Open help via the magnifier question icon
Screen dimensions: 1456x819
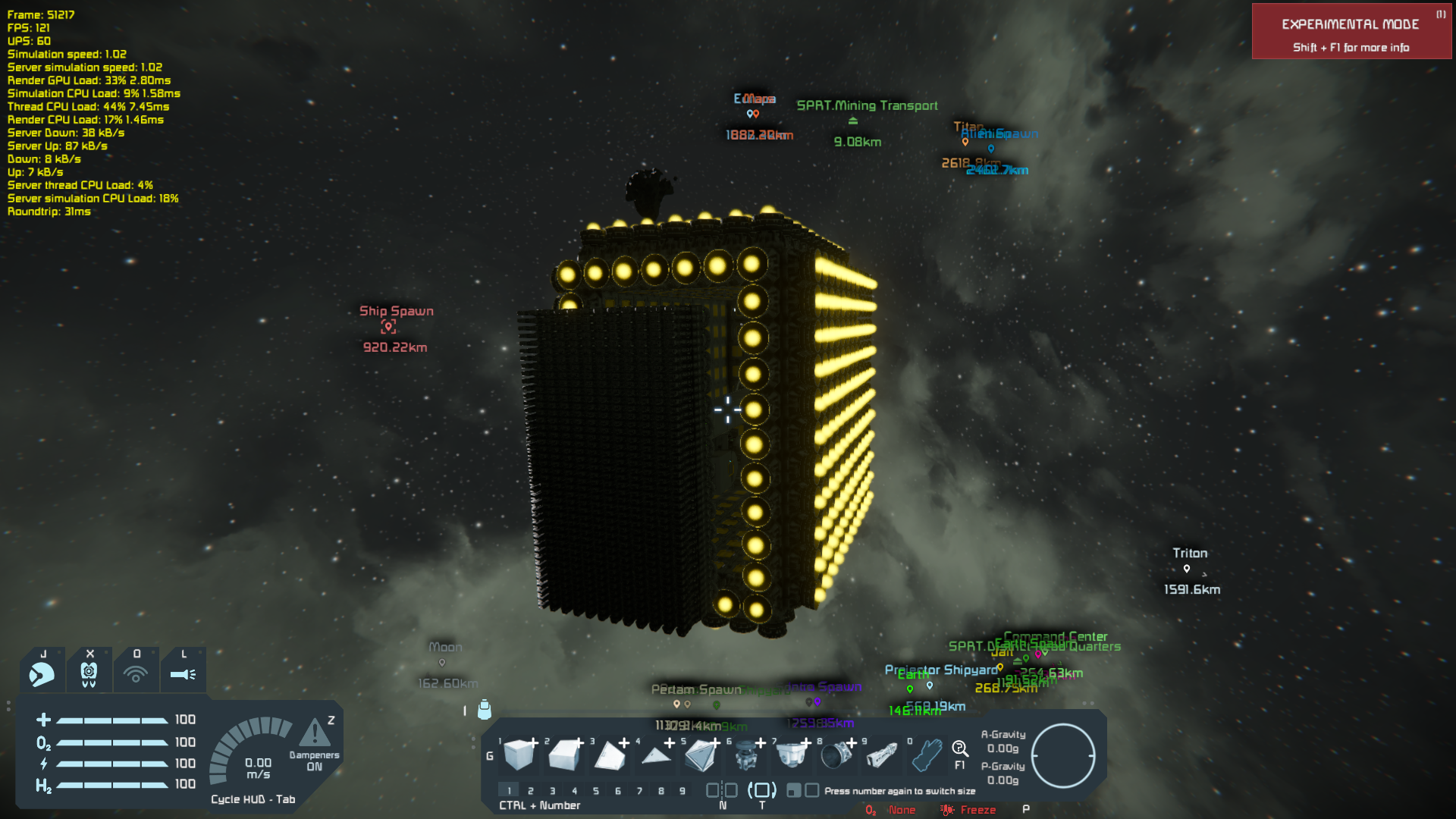(960, 749)
